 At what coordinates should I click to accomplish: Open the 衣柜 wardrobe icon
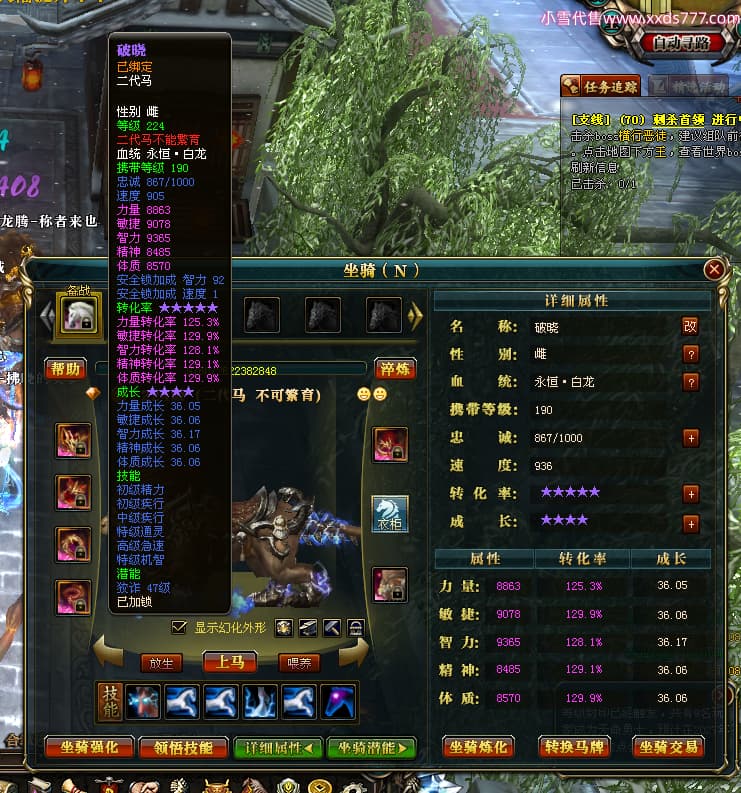pos(390,513)
